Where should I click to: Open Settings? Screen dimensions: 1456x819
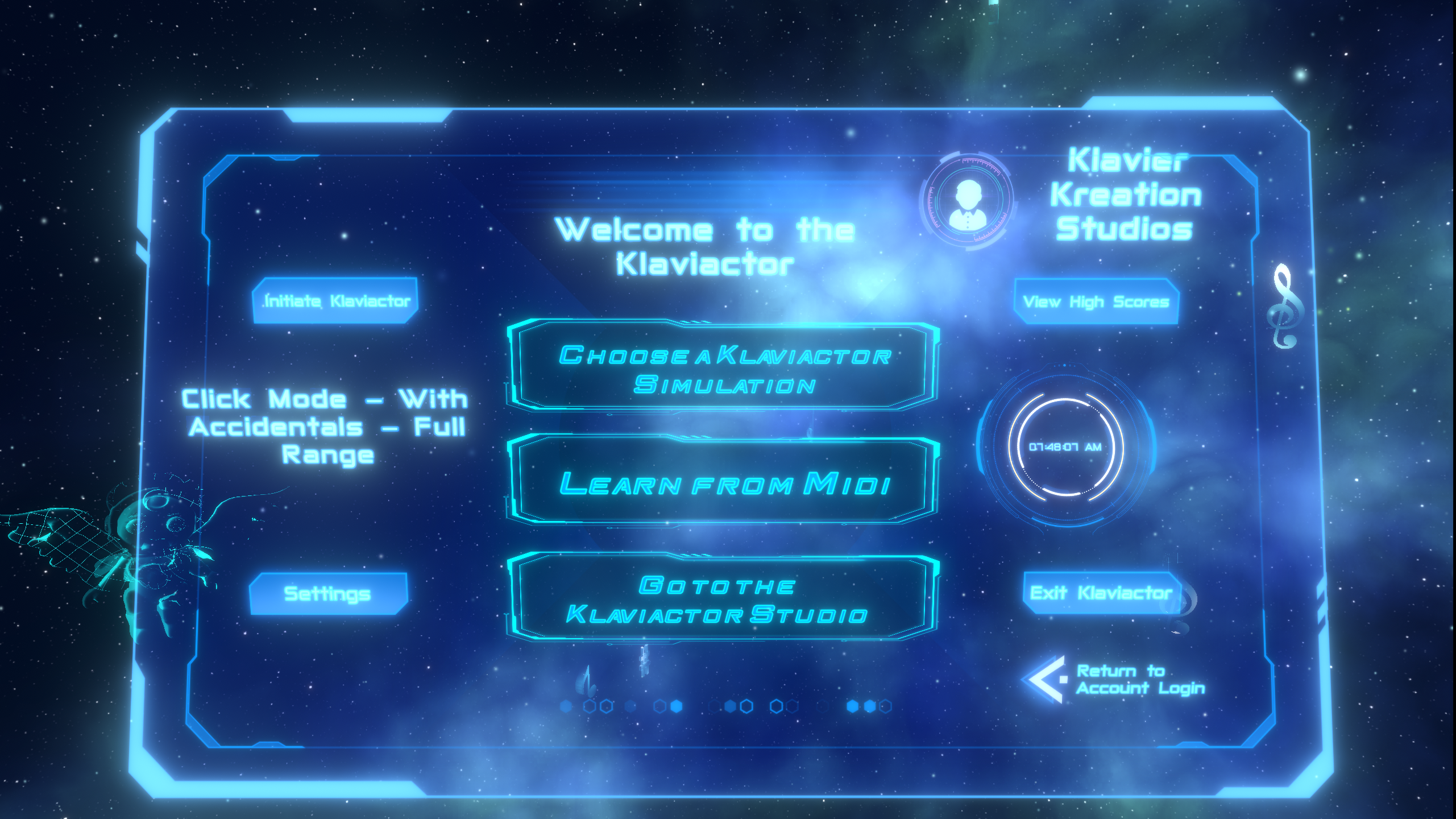coord(327,594)
